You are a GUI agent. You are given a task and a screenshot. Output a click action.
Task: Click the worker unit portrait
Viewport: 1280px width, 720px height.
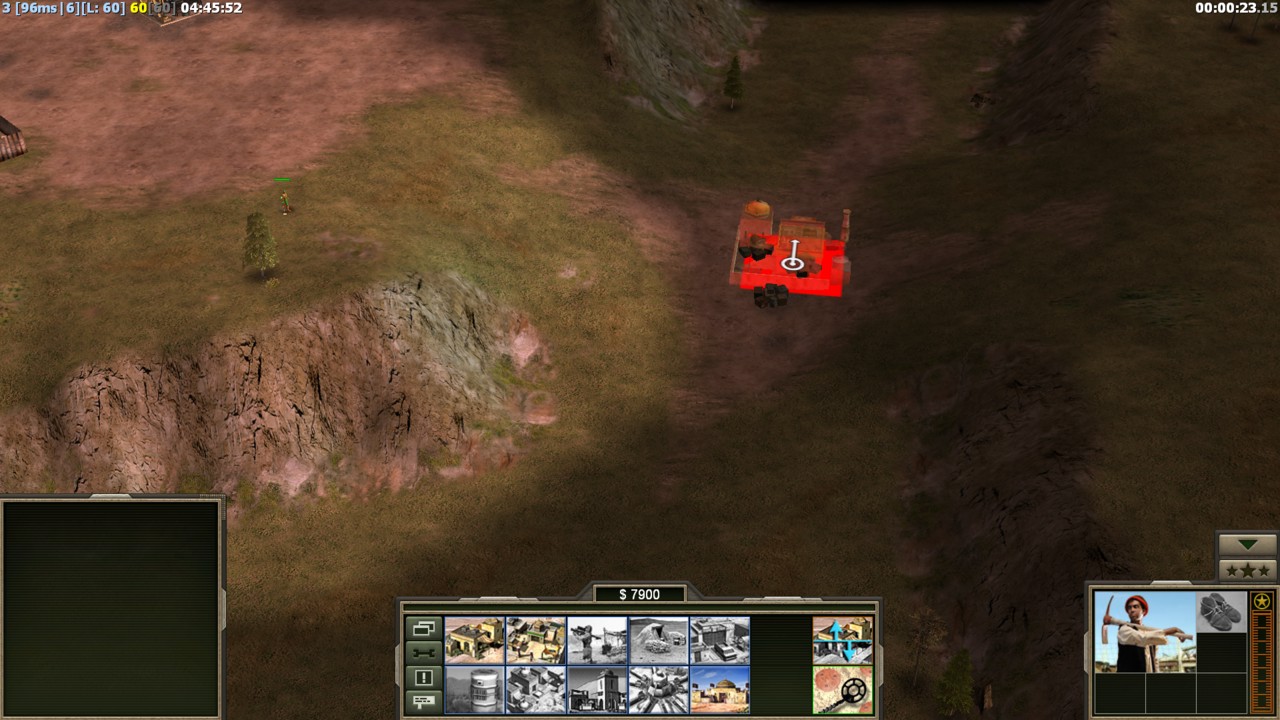click(x=1144, y=631)
